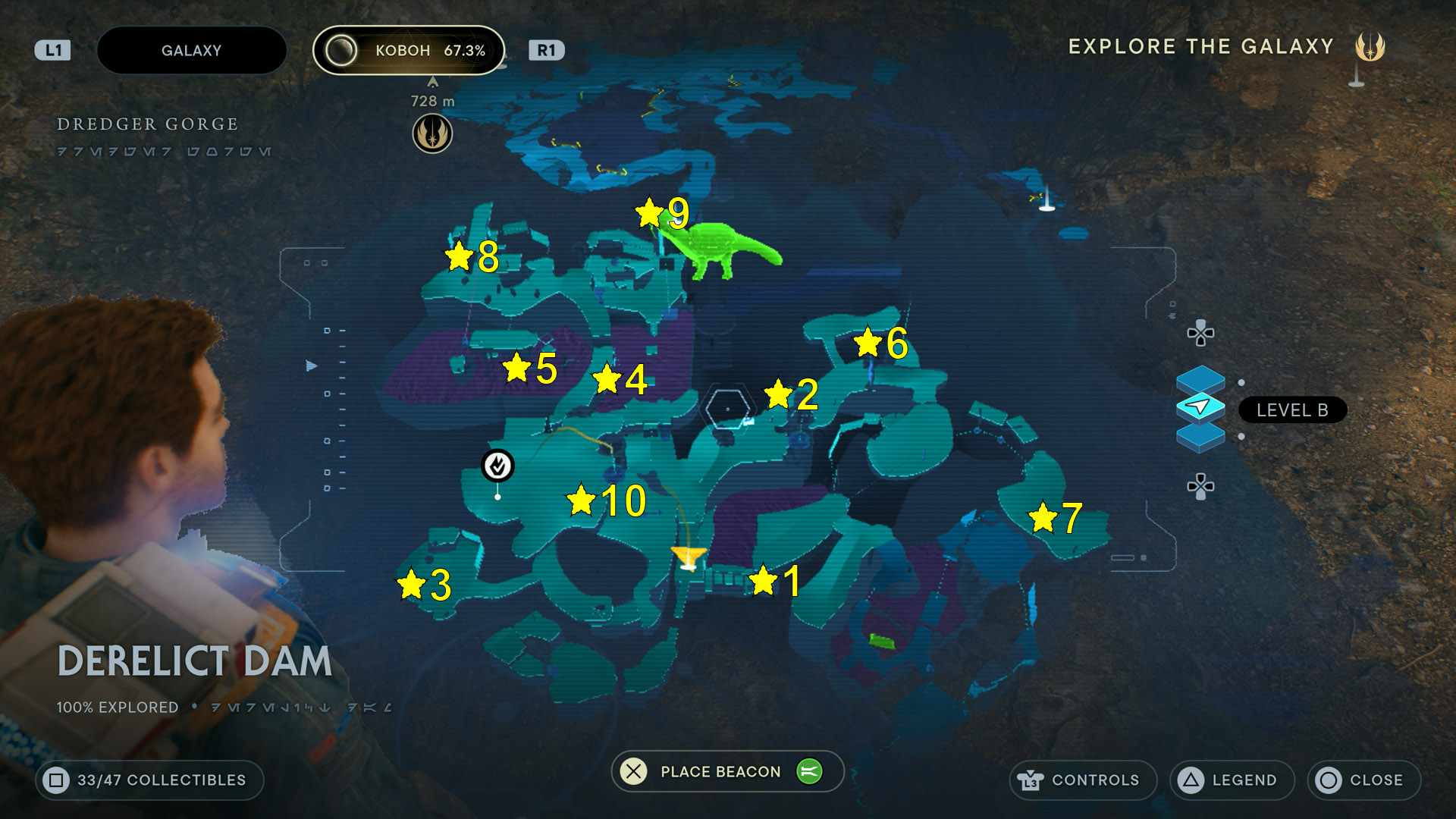Select the star marker numbered 3
This screenshot has height=819, width=1456.
point(411,585)
